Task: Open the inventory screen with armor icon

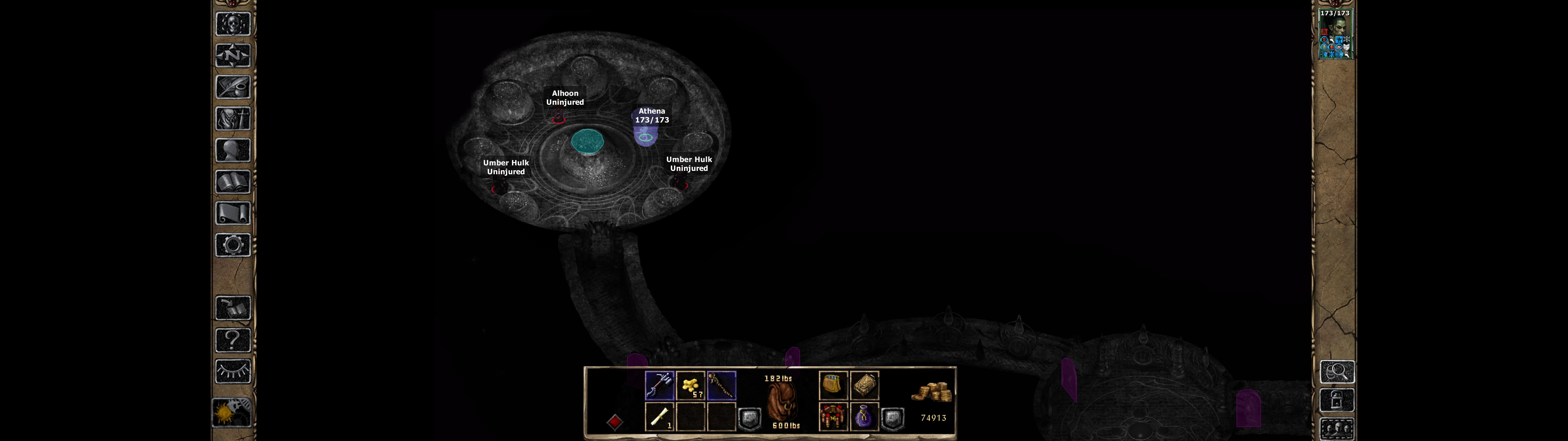Action: pos(233,118)
